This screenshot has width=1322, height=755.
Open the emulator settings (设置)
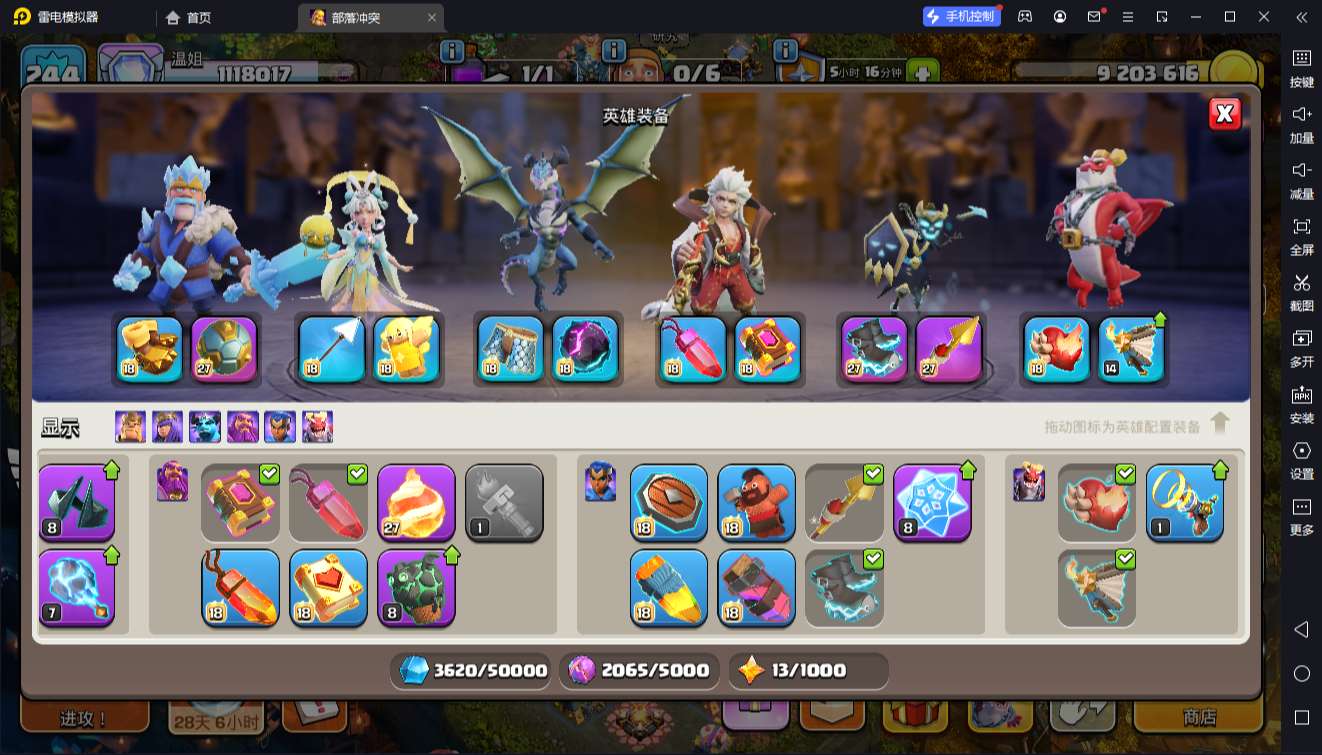point(1301,459)
